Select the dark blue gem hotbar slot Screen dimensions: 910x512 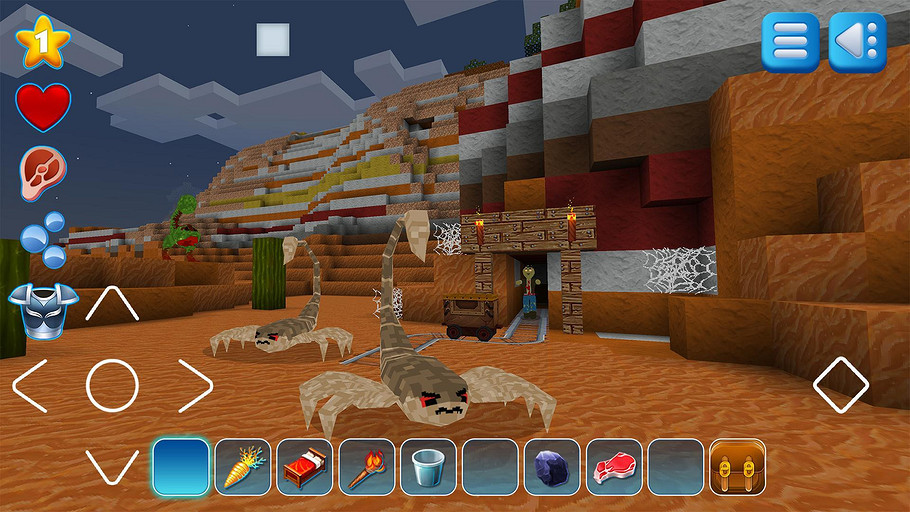(x=552, y=467)
